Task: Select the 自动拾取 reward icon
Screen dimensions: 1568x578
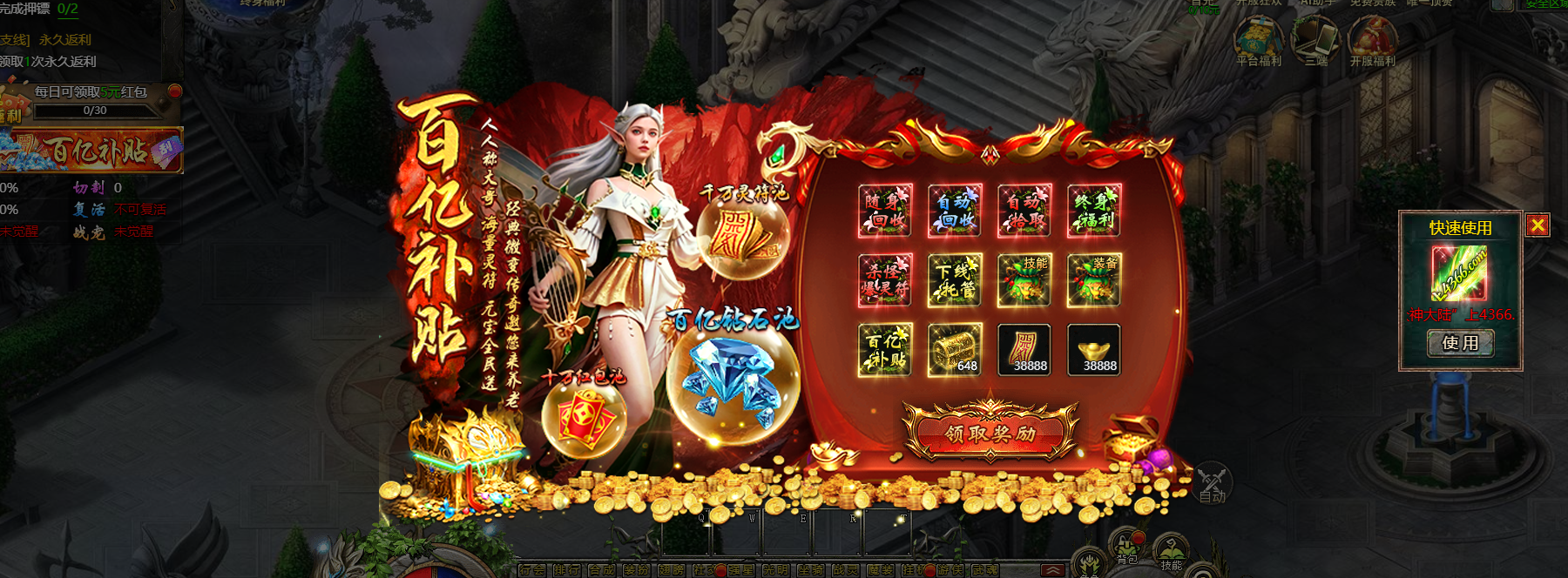Action: tap(1024, 211)
